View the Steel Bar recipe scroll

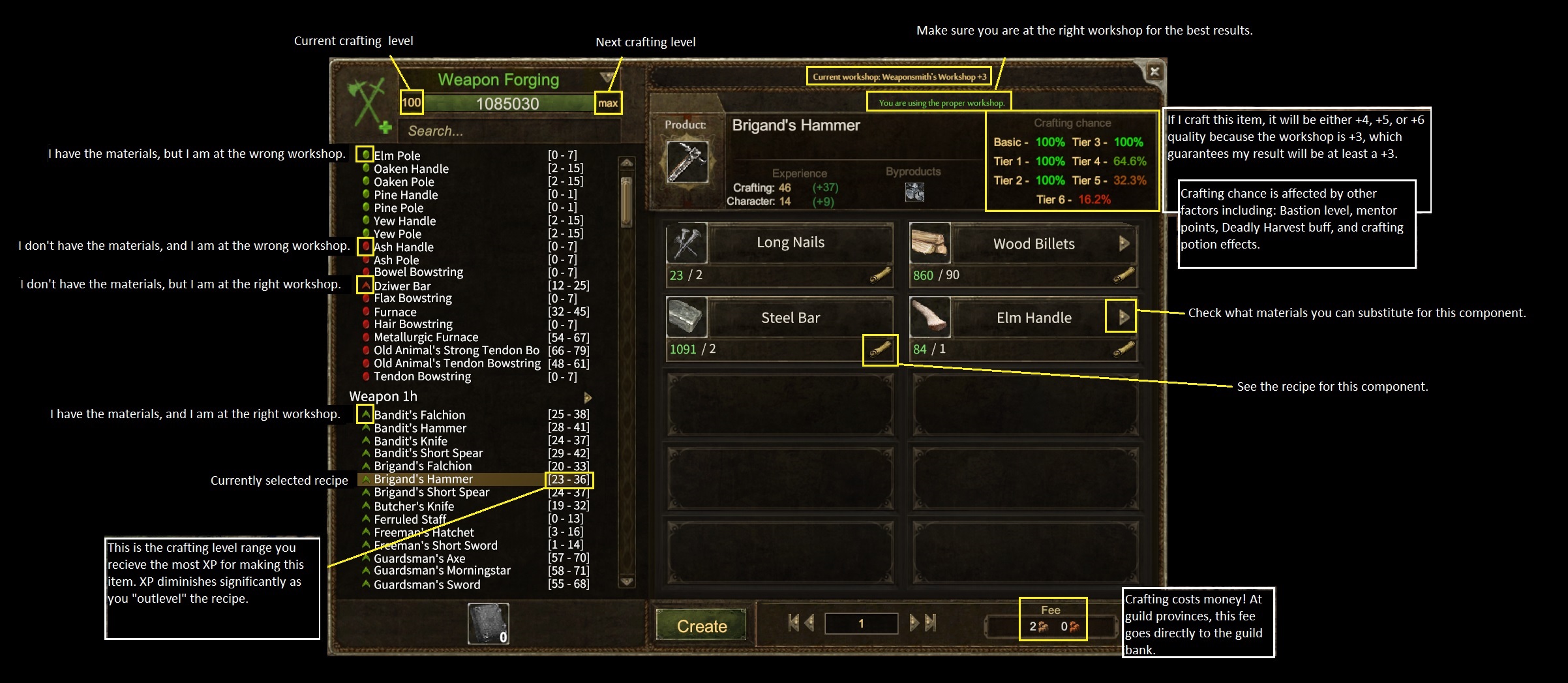(880, 350)
